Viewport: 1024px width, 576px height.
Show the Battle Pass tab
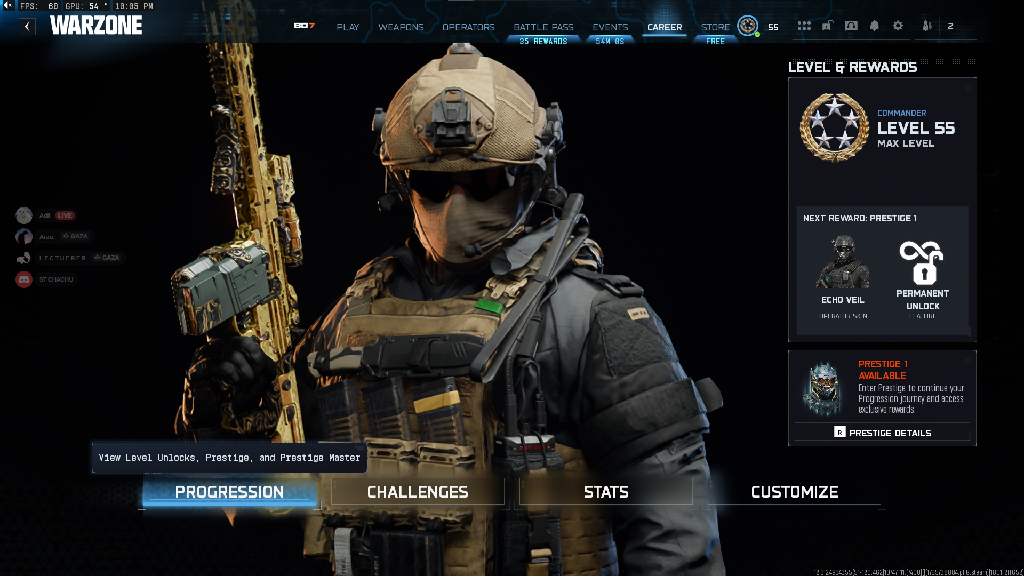(543, 27)
